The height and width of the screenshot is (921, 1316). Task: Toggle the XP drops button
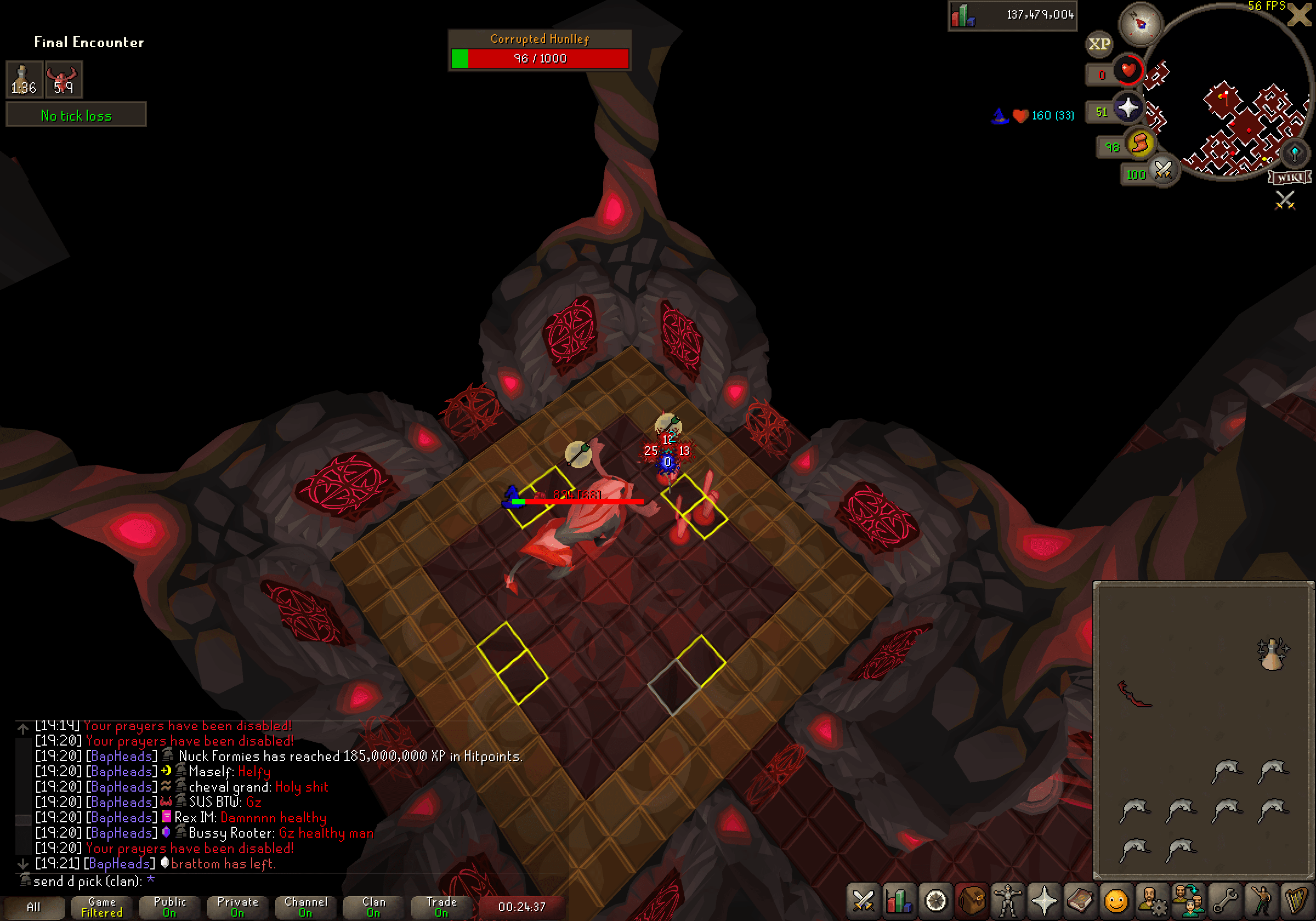tap(1099, 44)
